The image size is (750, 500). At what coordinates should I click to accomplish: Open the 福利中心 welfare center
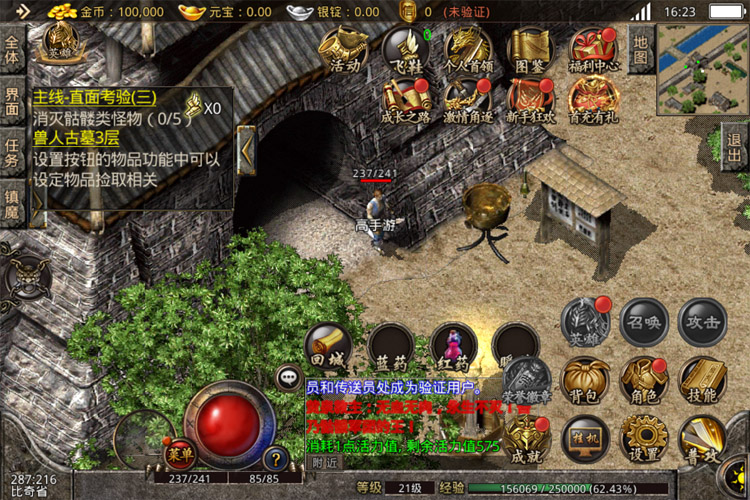(x=592, y=50)
